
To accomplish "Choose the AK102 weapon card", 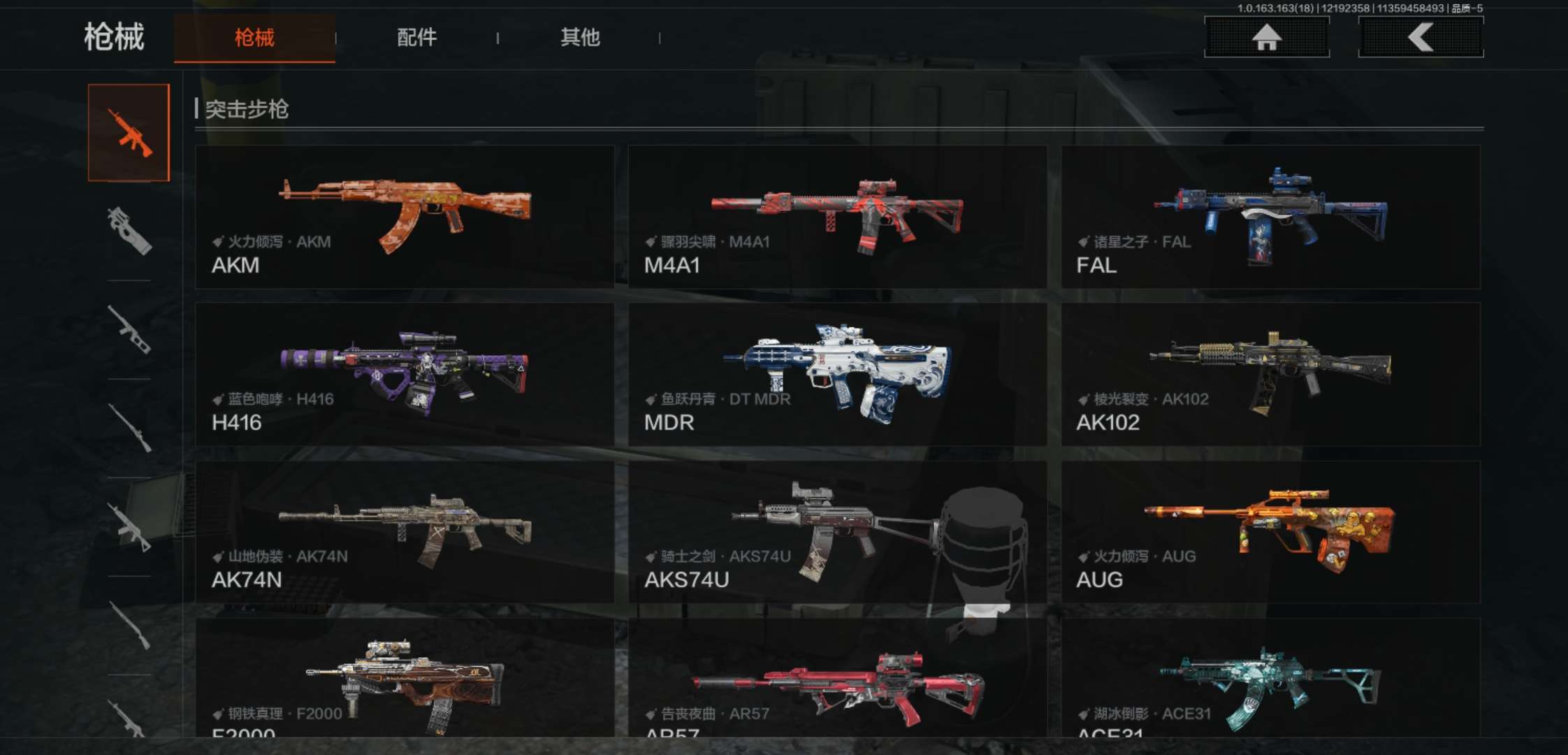I will tap(1270, 374).
